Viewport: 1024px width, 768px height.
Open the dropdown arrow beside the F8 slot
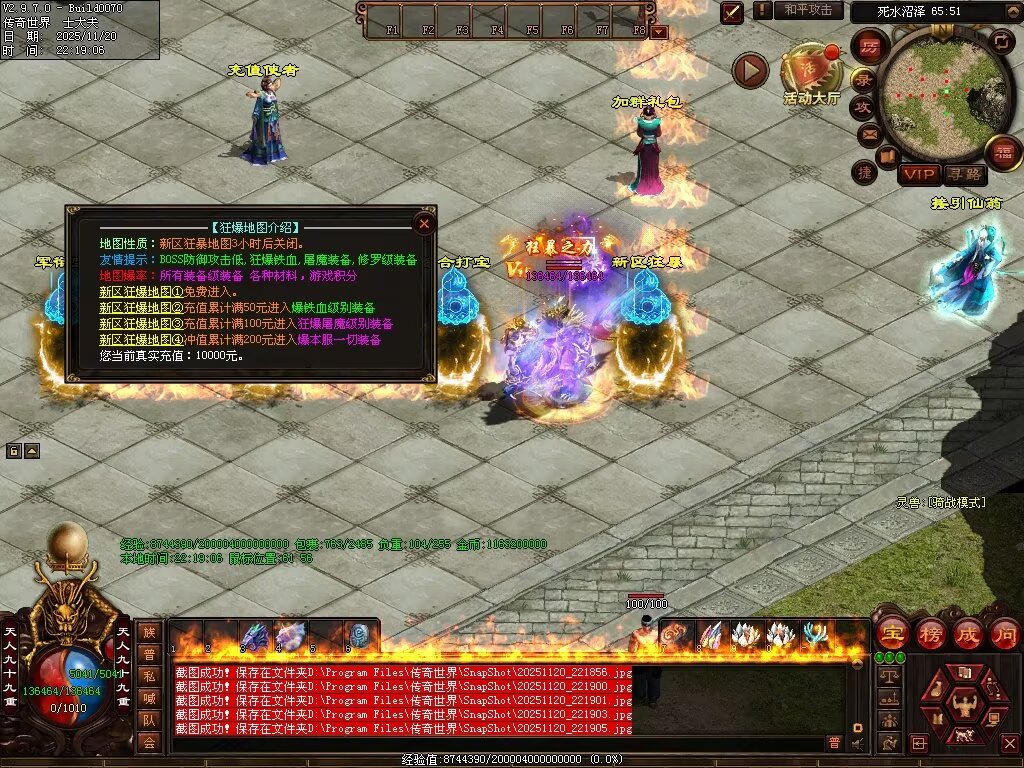658,31
